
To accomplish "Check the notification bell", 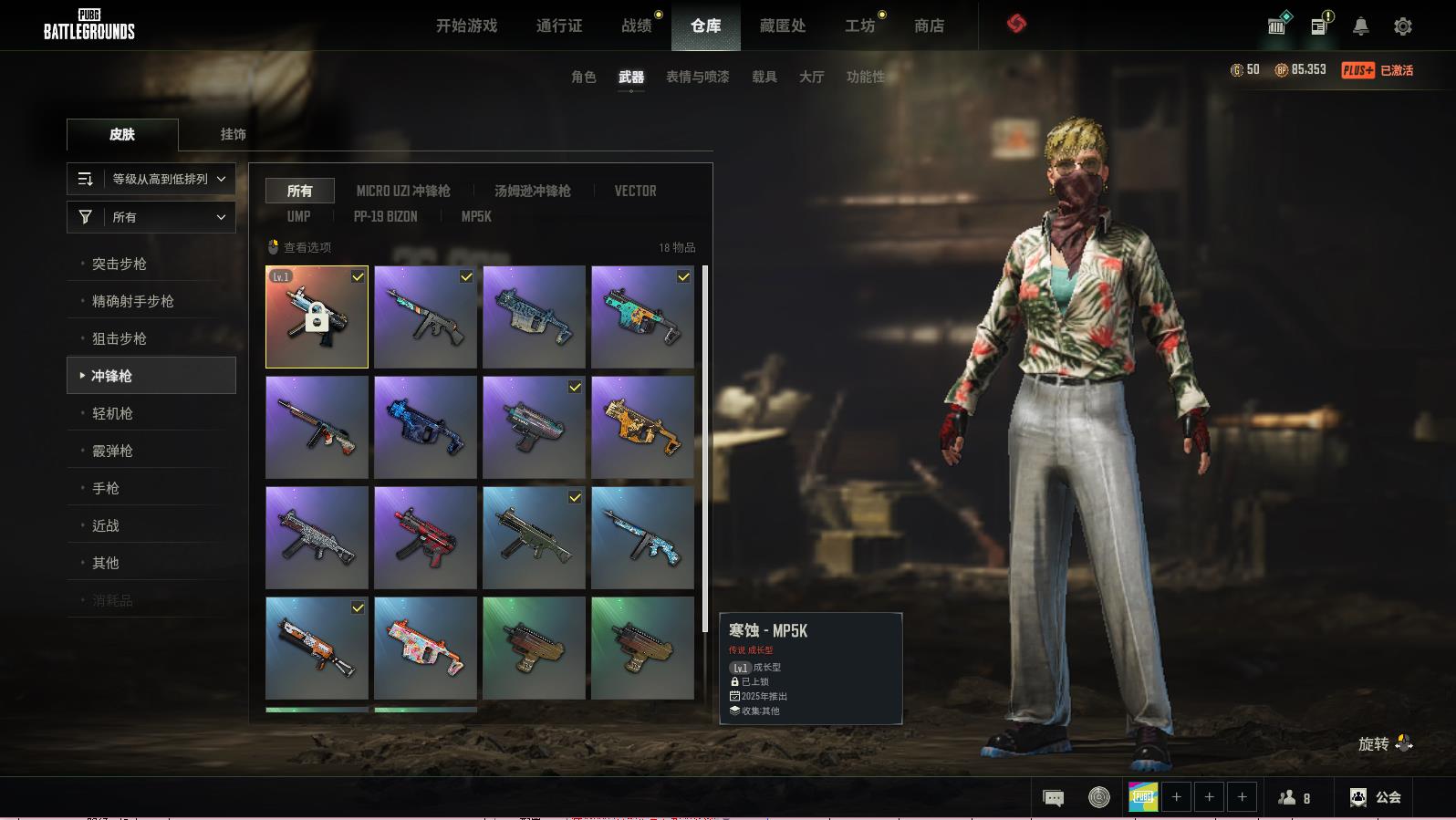I will 1360,26.
